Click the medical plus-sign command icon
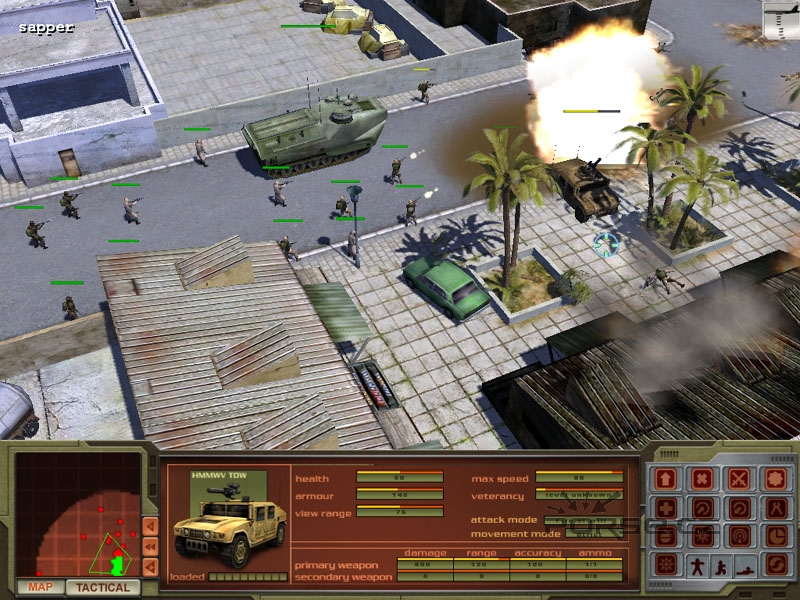Image resolution: width=800 pixels, height=600 pixels. (666, 508)
